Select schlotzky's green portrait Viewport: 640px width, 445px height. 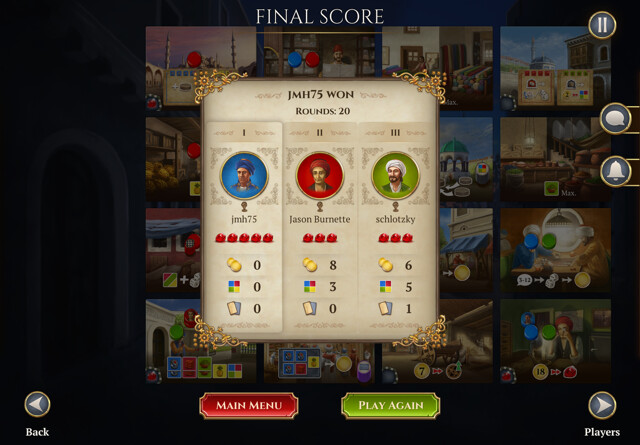click(396, 176)
